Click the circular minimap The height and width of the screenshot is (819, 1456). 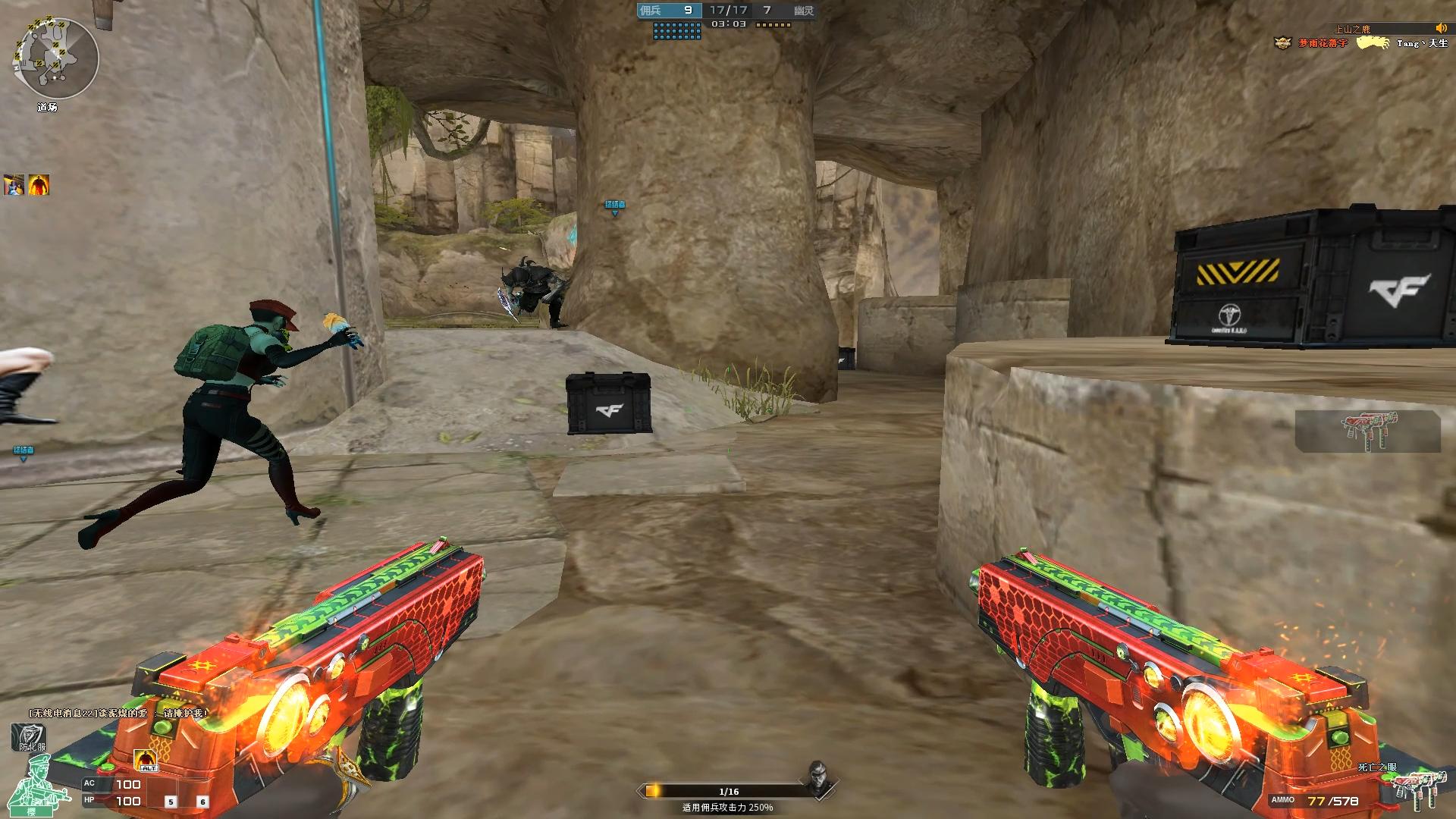tap(55, 58)
